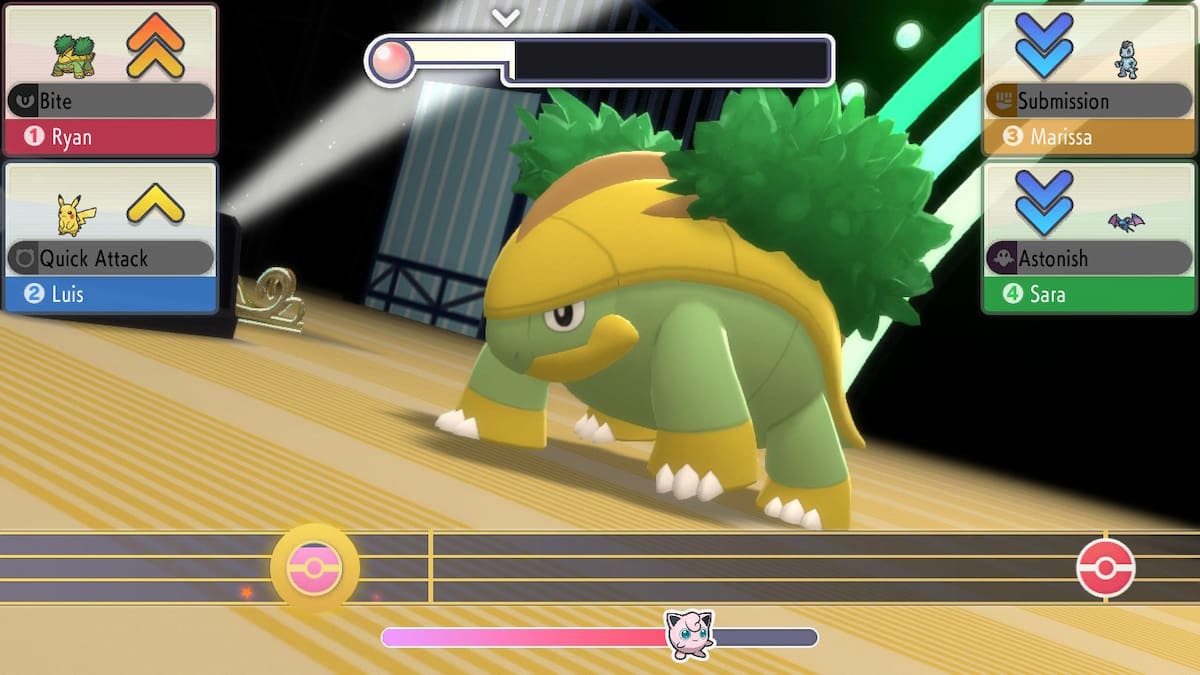Hit the red Poké Ball note on the track
Image resolution: width=1200 pixels, height=675 pixels.
point(1105,568)
